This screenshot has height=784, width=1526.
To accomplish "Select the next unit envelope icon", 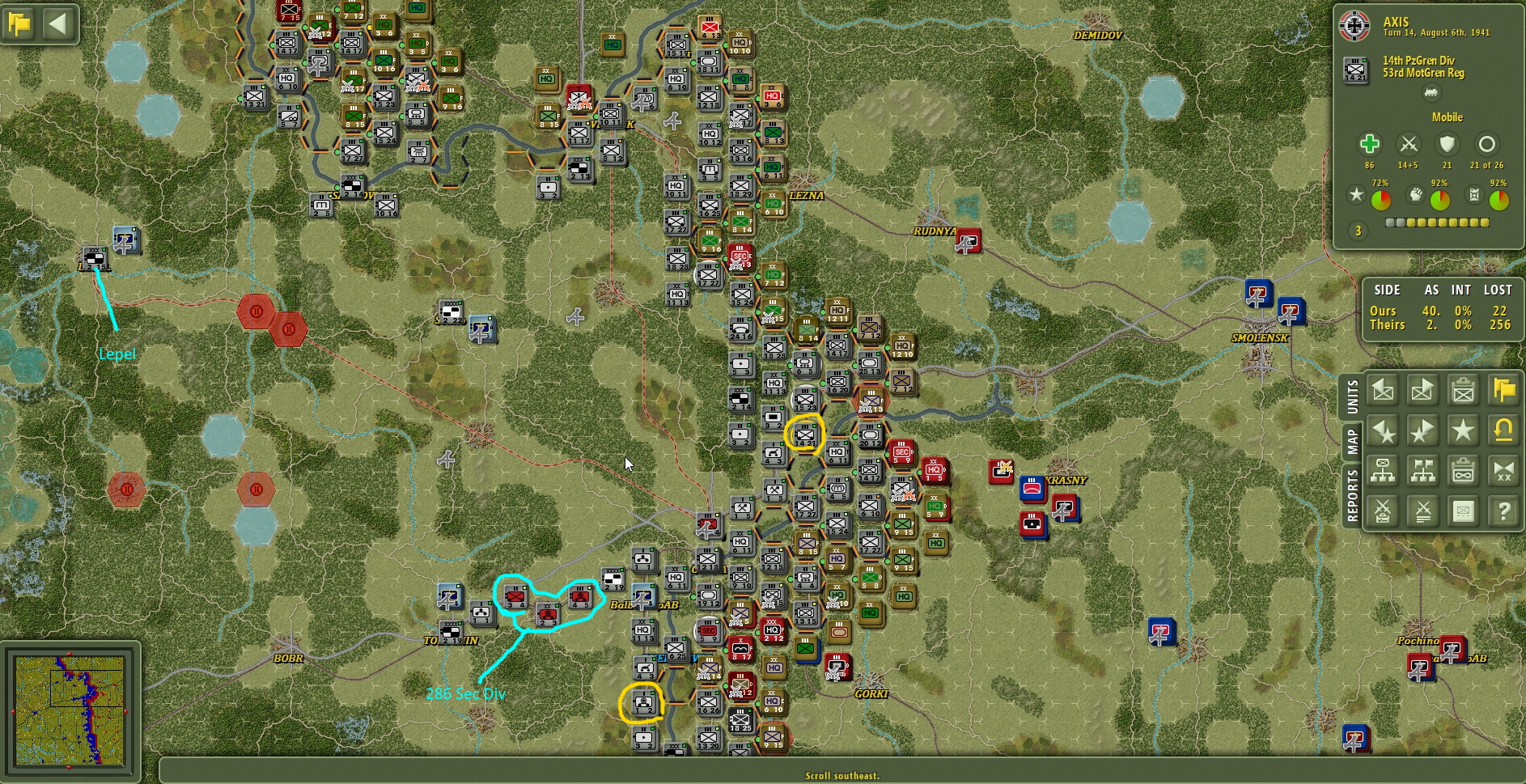I will (1422, 390).
